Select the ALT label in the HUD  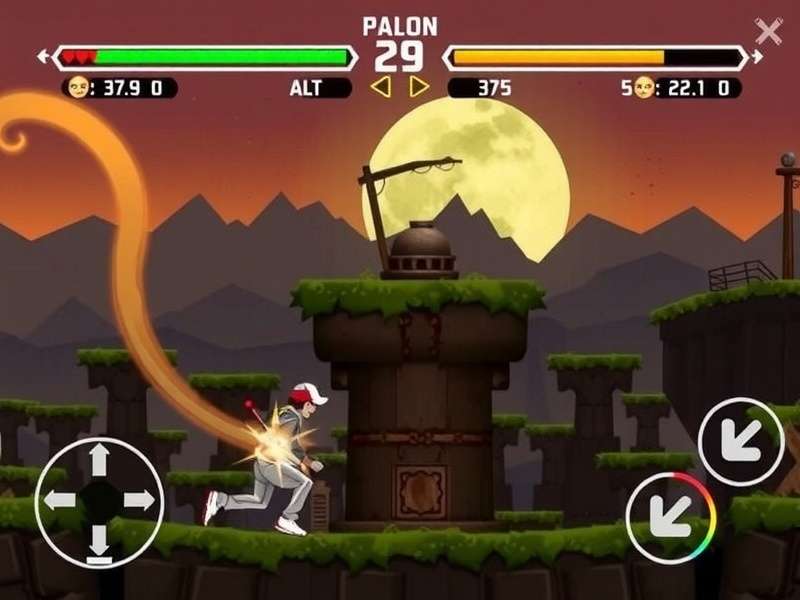click(x=306, y=88)
